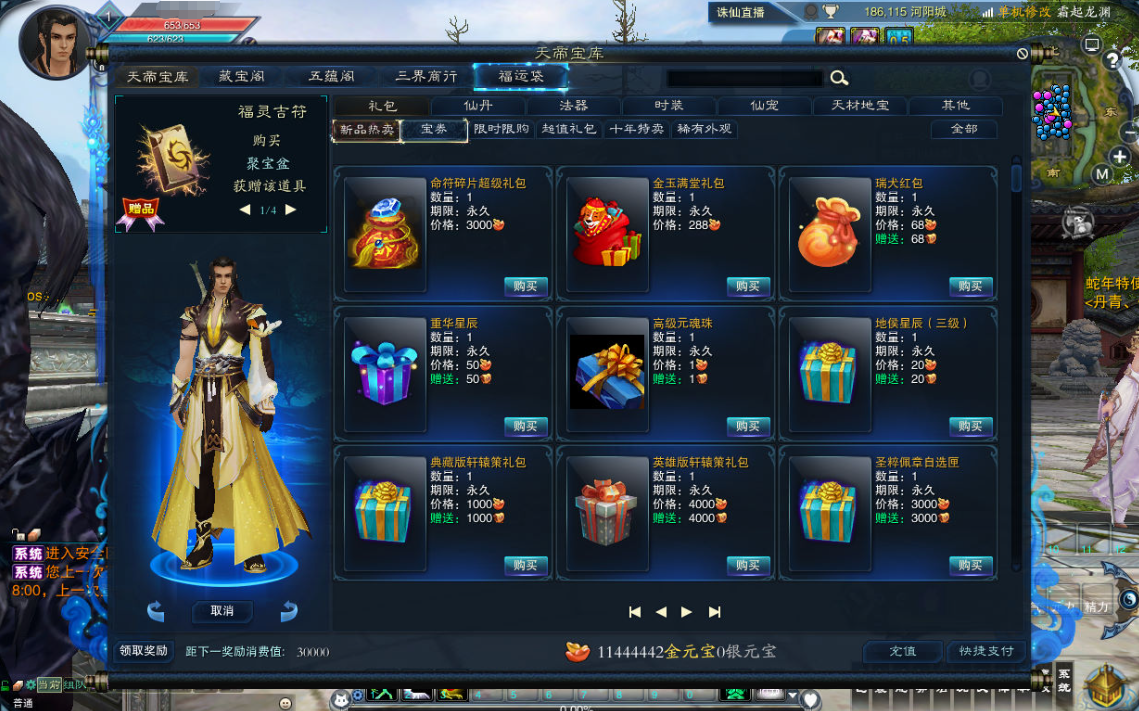Open the 法器 category

tap(573, 105)
